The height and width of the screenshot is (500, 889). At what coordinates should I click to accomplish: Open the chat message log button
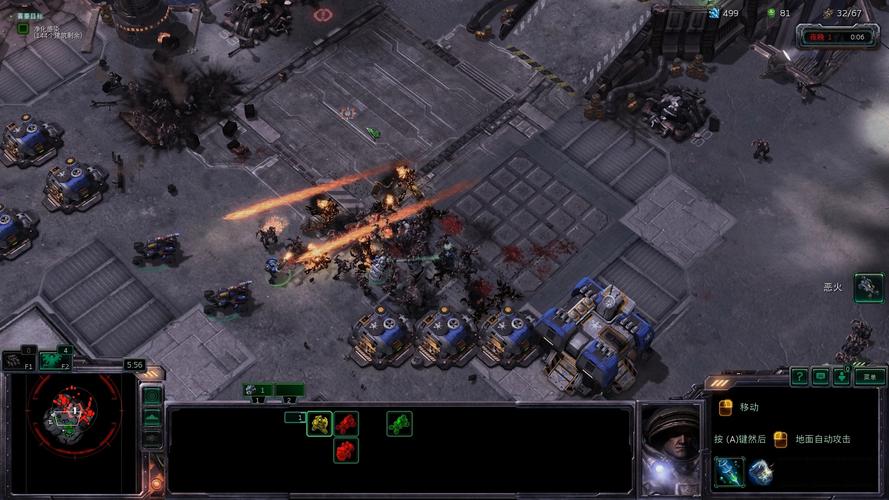tap(821, 377)
